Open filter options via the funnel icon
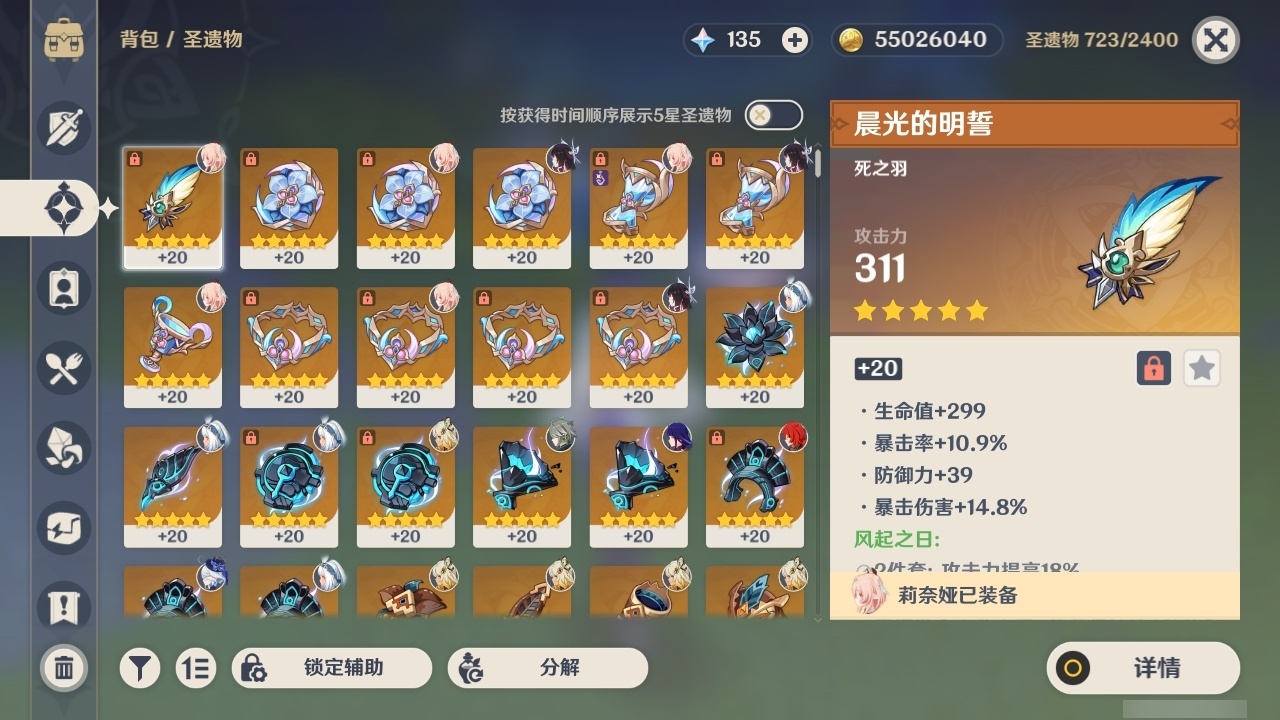The width and height of the screenshot is (1280, 720). click(140, 668)
